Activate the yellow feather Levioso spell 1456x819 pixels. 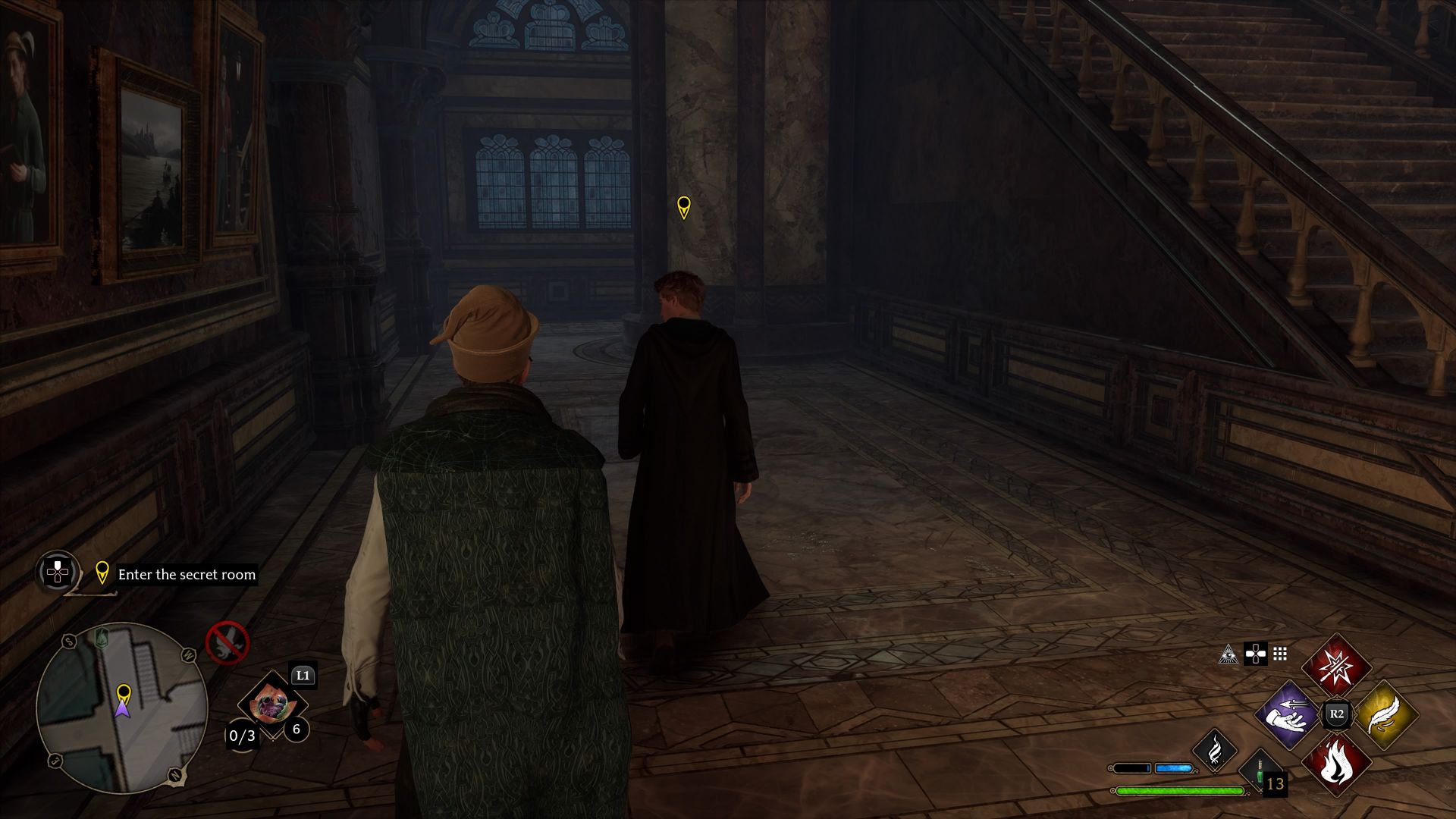pyautogui.click(x=1385, y=715)
